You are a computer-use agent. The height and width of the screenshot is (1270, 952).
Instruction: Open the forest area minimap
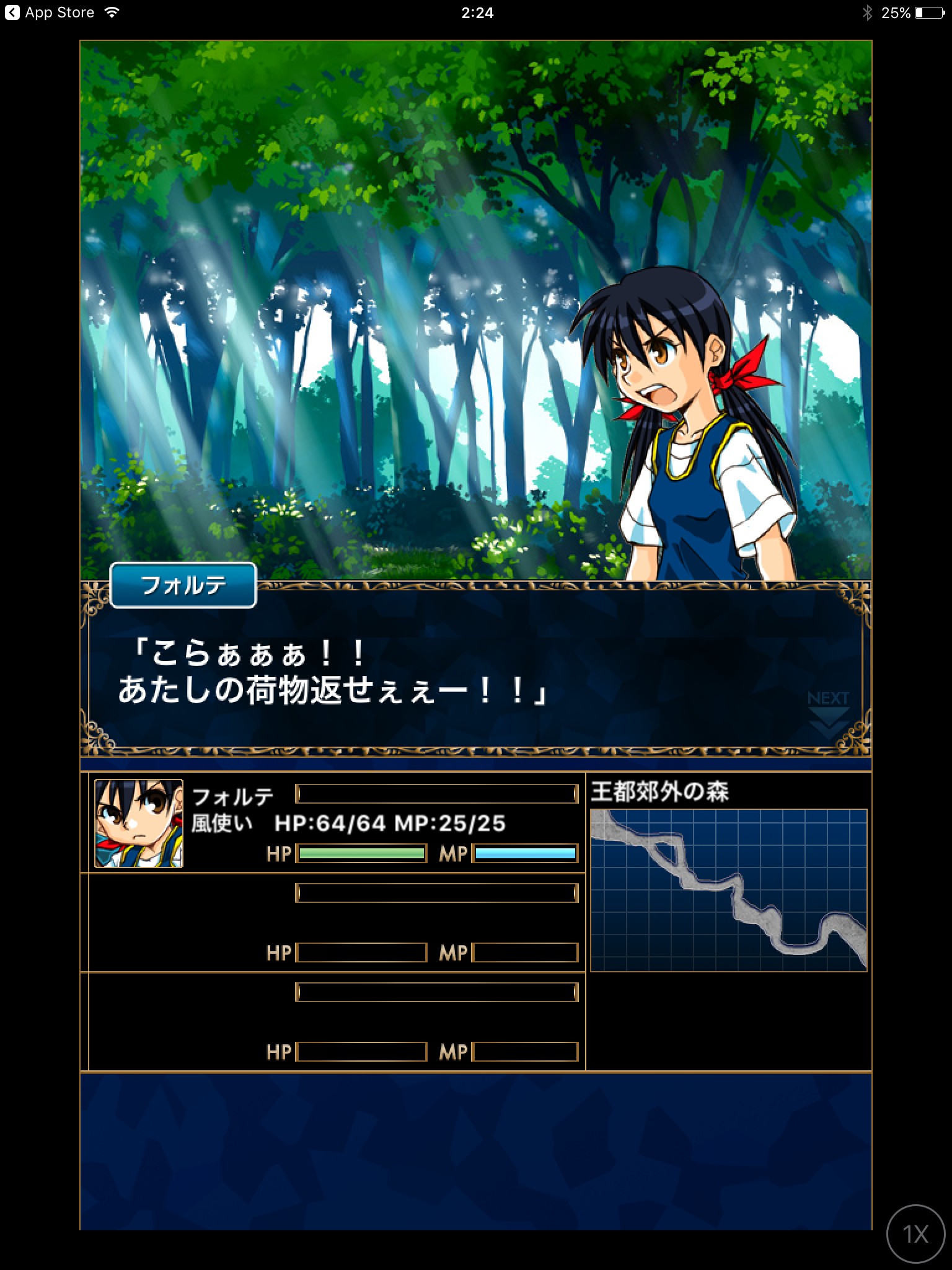point(728,890)
